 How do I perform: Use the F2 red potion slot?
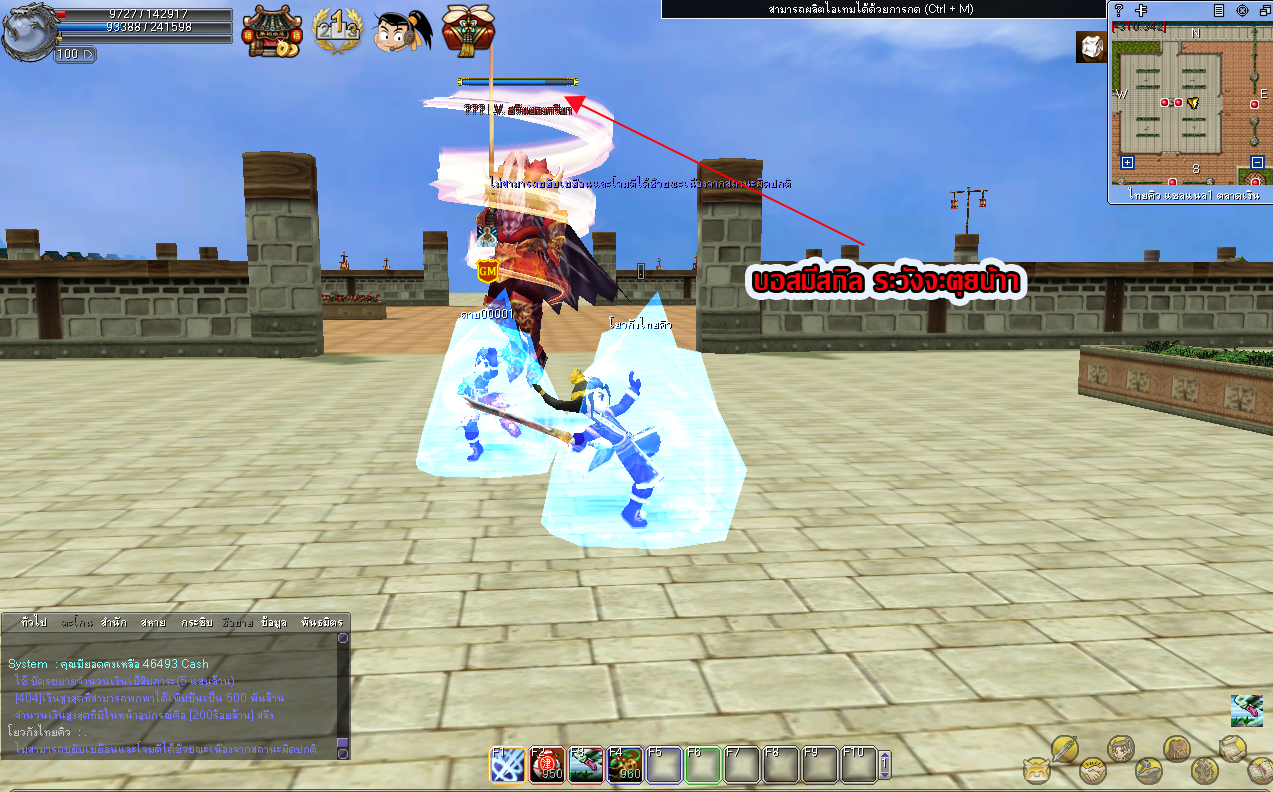[546, 765]
